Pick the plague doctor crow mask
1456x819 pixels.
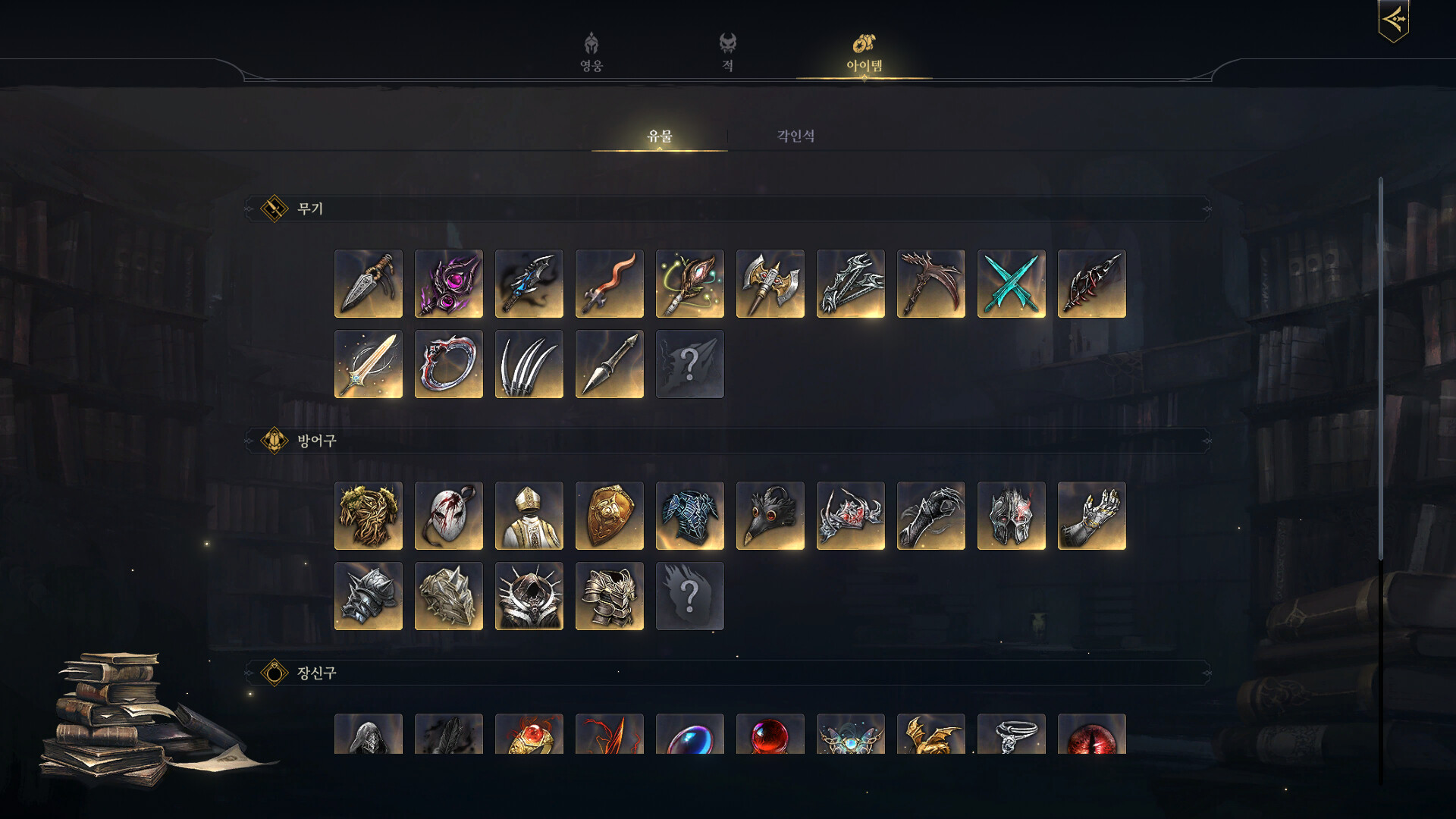point(770,516)
